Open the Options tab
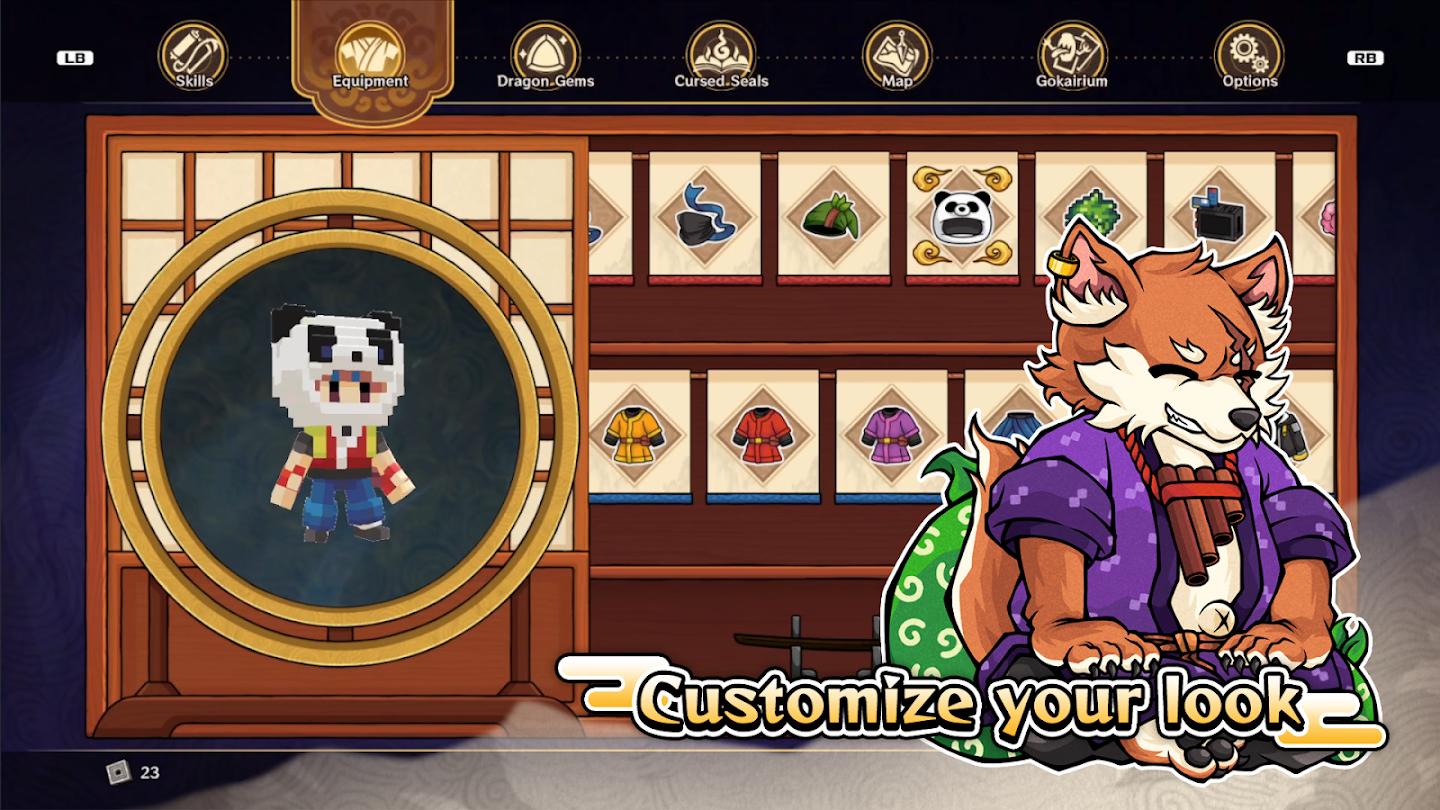Viewport: 1440px width, 810px height. click(x=1249, y=57)
